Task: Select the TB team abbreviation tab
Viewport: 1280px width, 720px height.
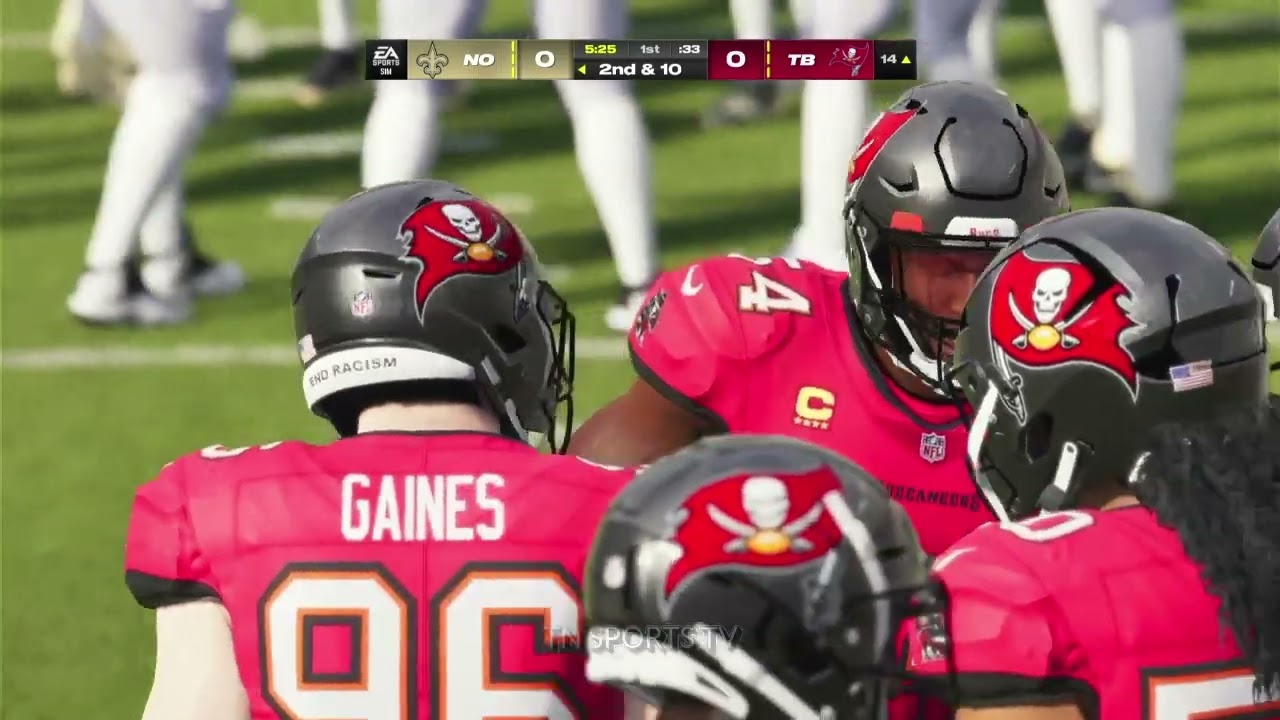Action: click(x=804, y=59)
